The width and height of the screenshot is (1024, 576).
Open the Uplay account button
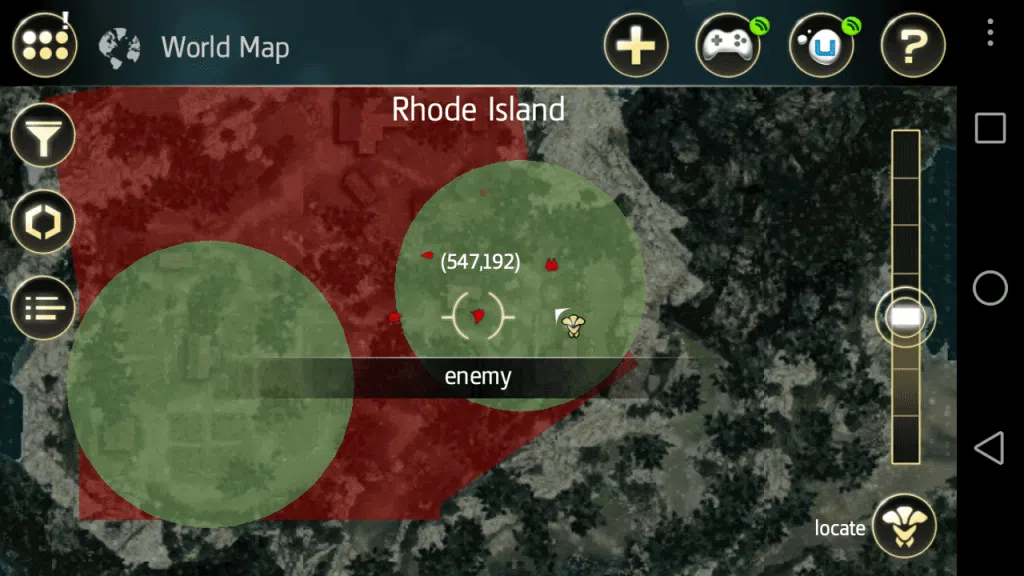(821, 46)
